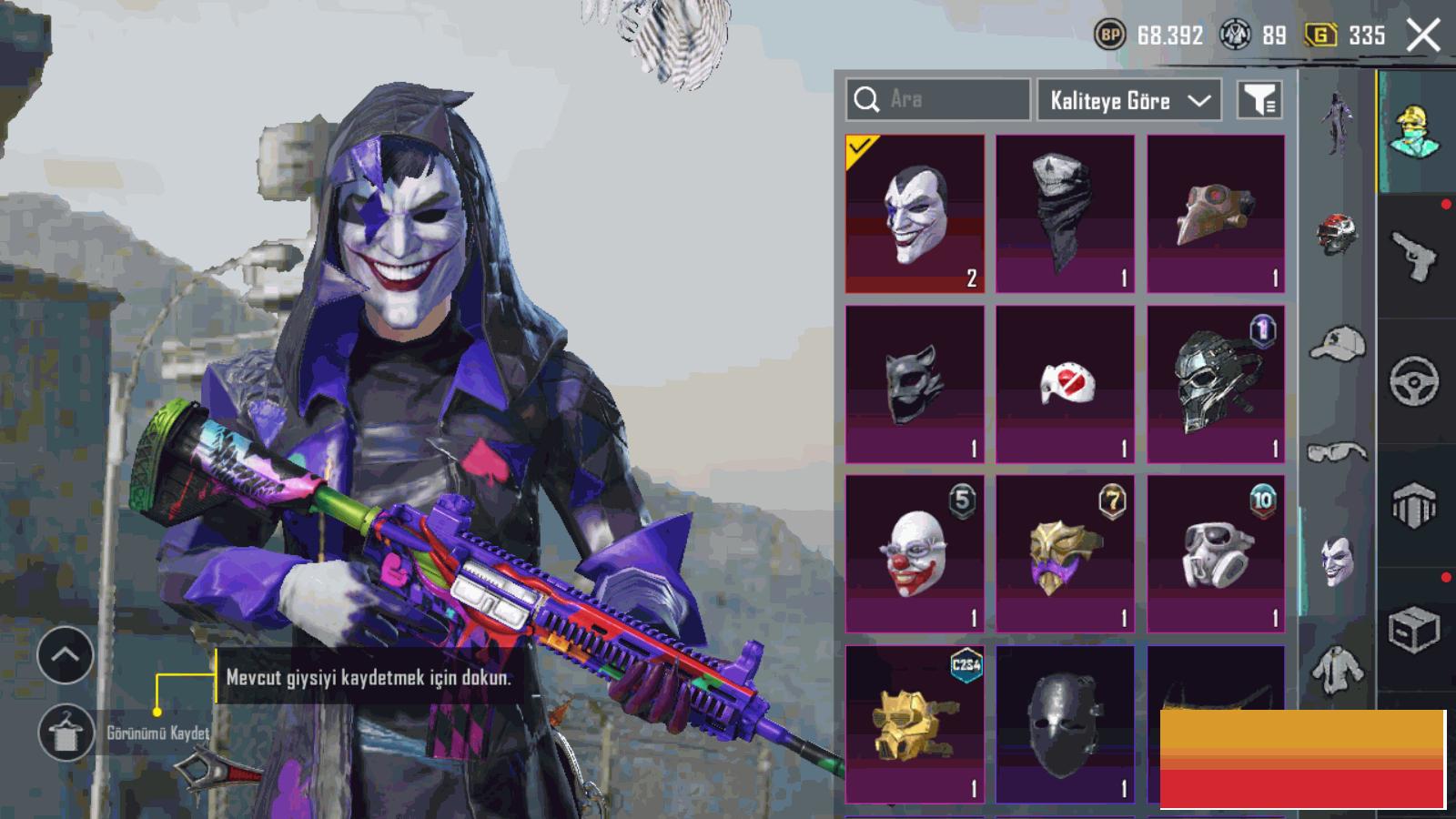
Task: Close the inventory screen
Action: pos(1423,36)
